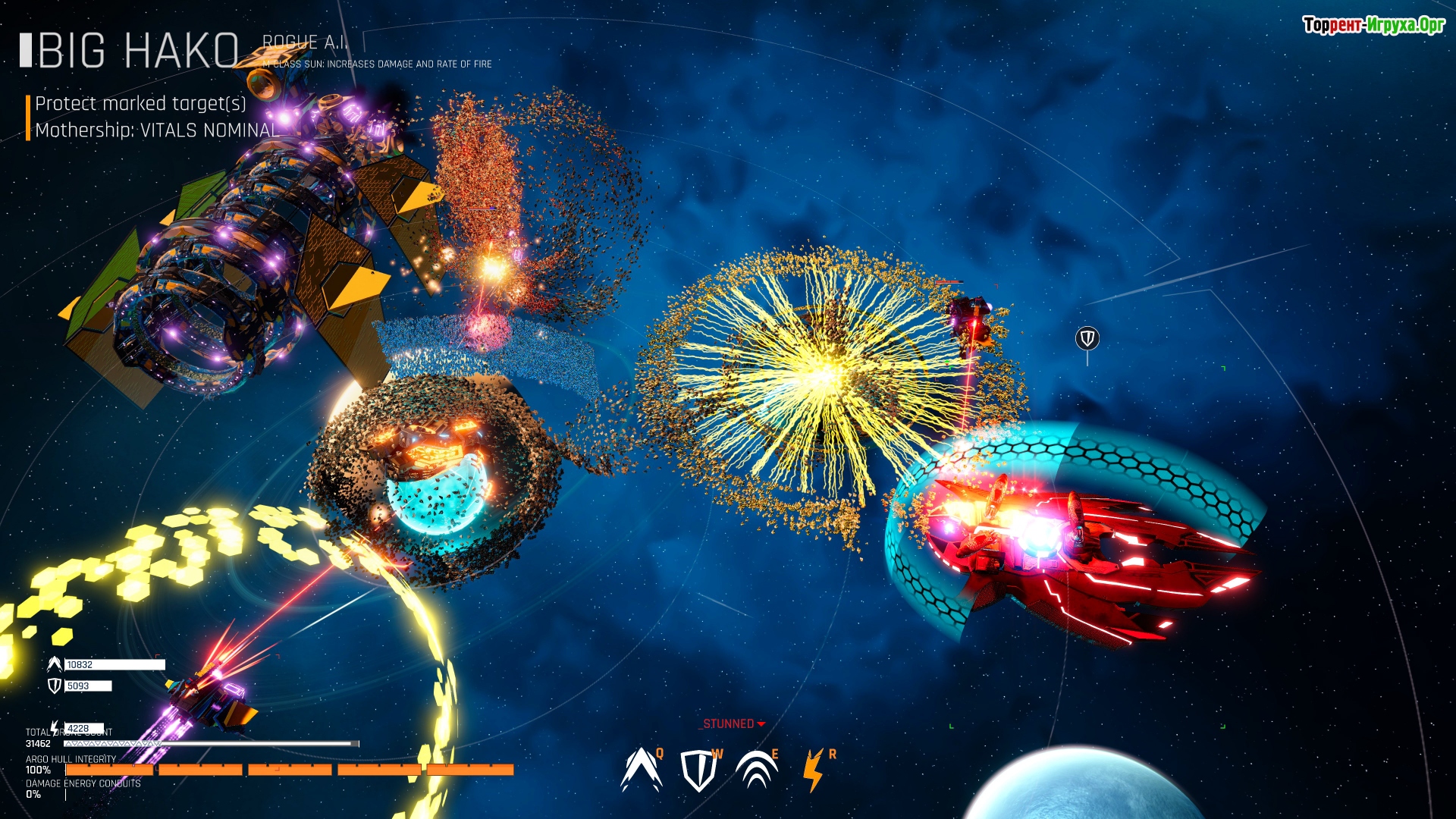The width and height of the screenshot is (1456, 819).
Task: Click the Protect marked target(s) objective
Action: click(141, 104)
